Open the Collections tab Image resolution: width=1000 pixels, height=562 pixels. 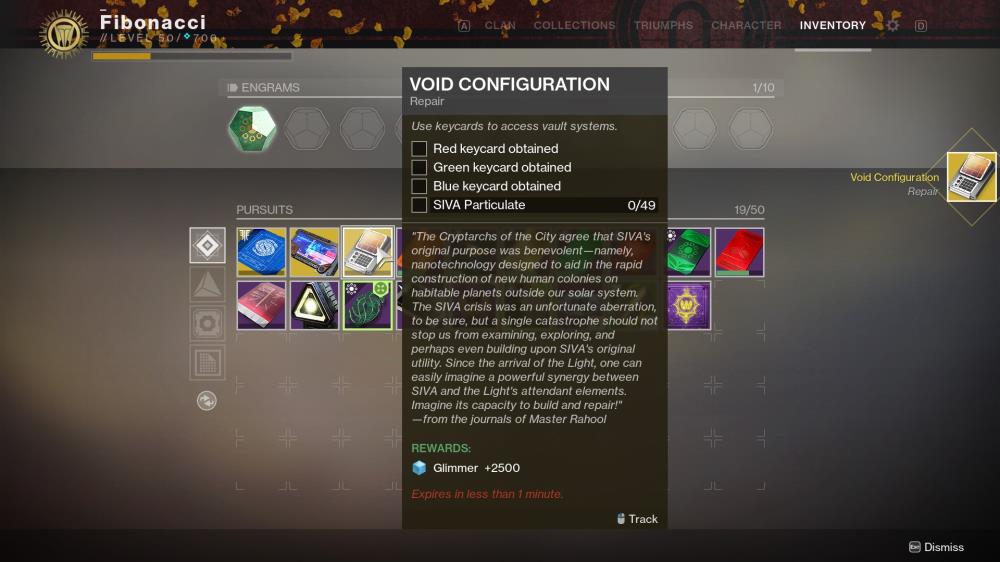pyautogui.click(x=574, y=25)
